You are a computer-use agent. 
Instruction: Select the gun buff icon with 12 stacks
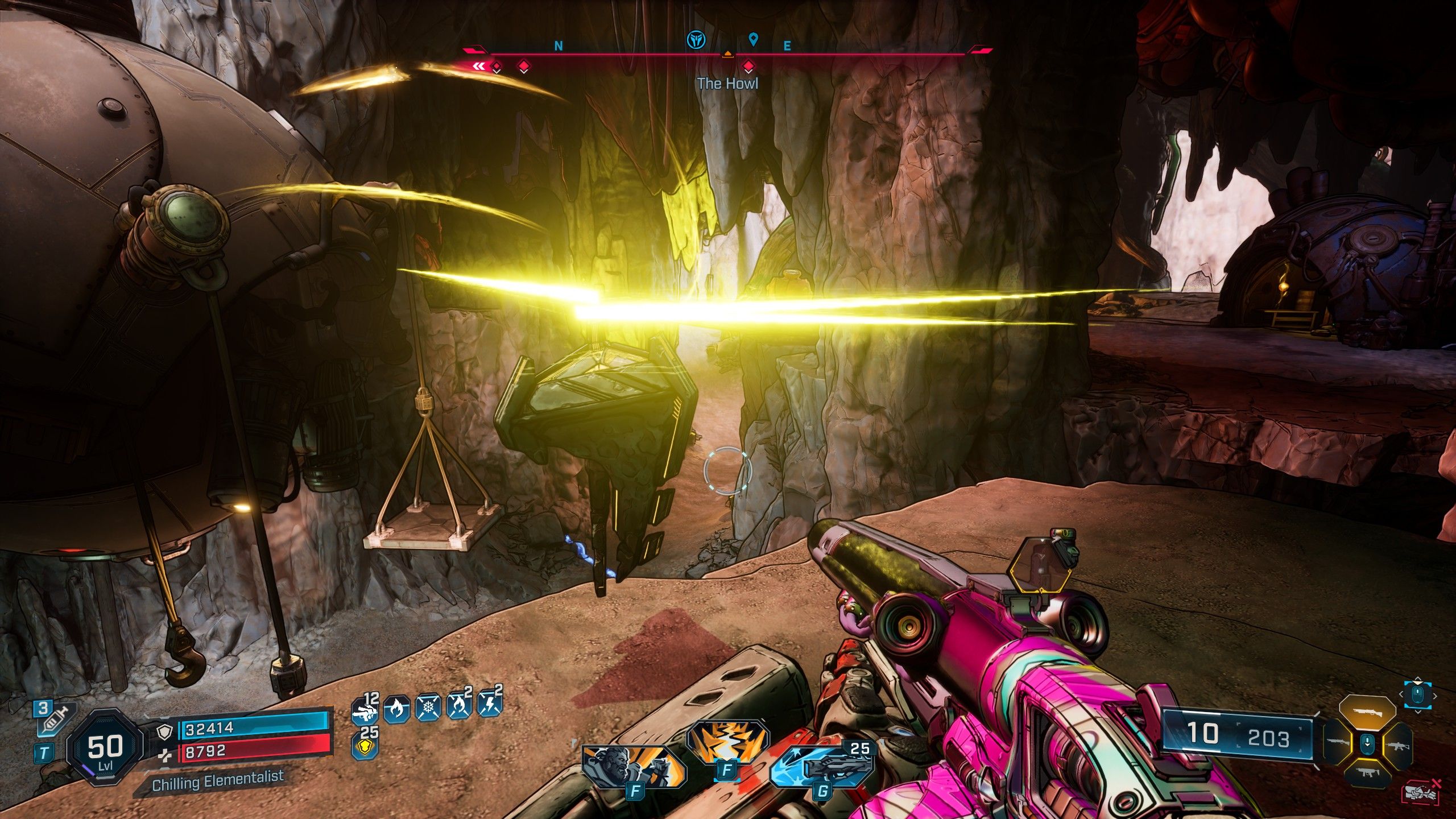364,710
